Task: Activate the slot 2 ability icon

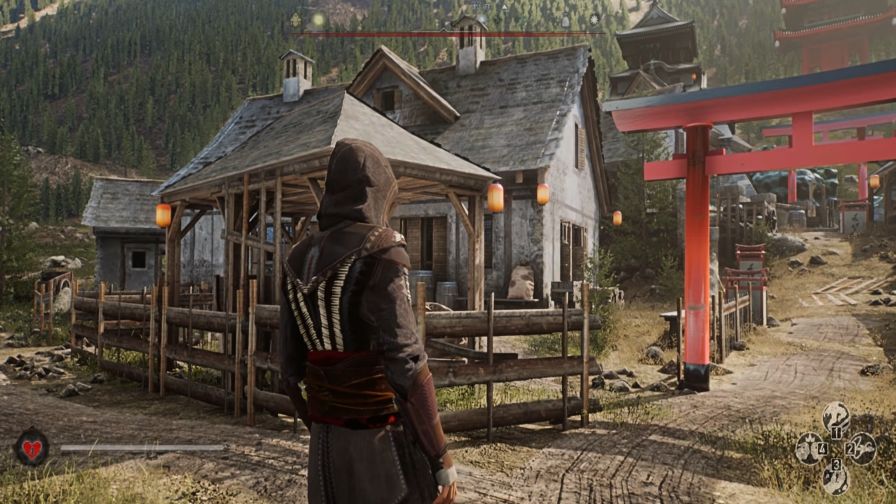Action: coord(862,447)
